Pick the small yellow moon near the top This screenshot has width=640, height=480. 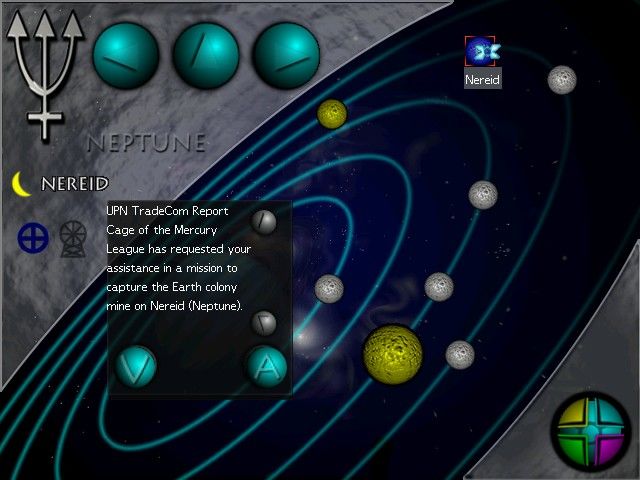(332, 114)
